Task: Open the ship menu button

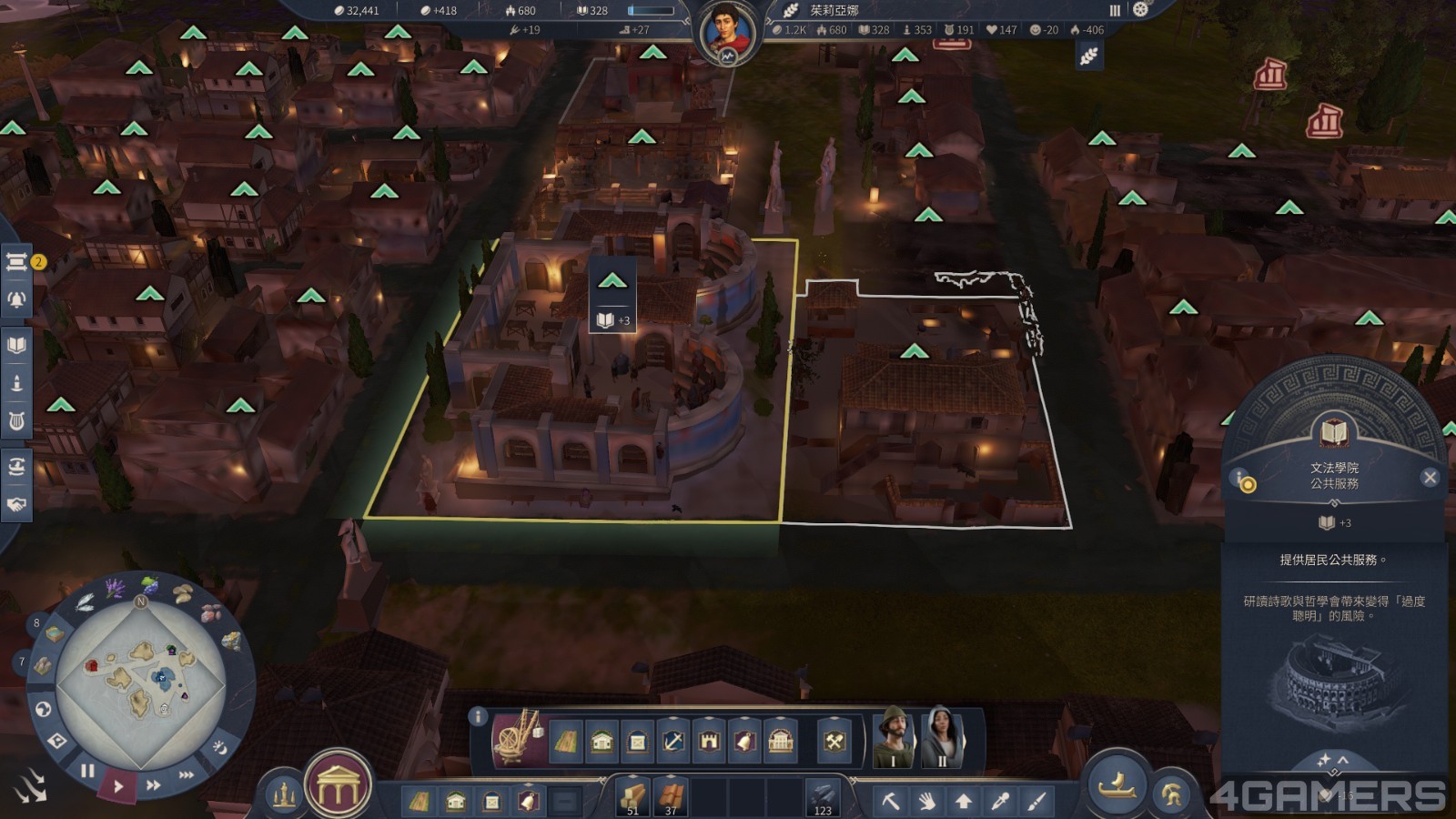Action: point(1117,784)
